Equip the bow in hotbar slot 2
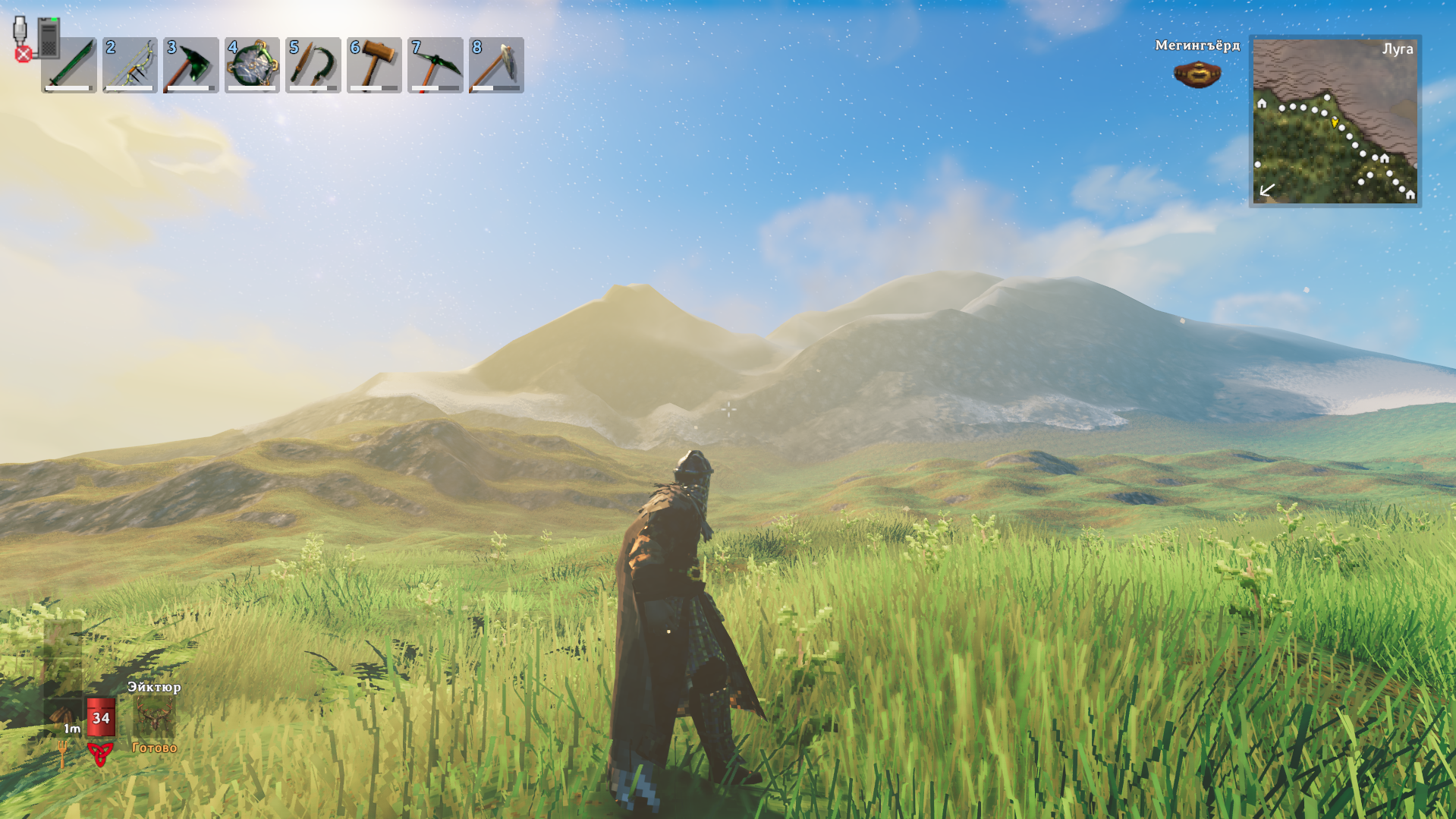The height and width of the screenshot is (819, 1456). (x=130, y=65)
